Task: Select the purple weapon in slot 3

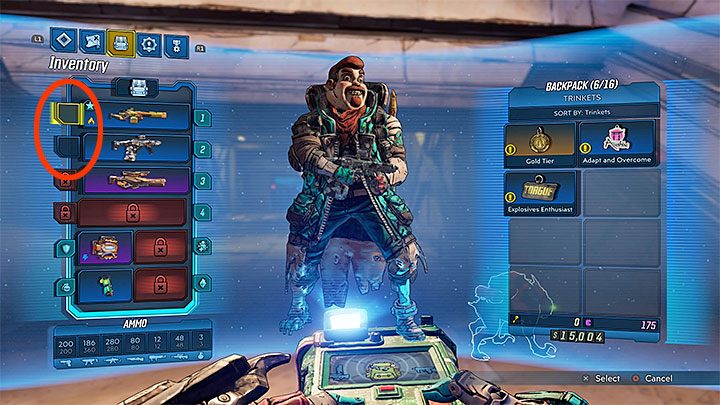Action: pyautogui.click(x=136, y=180)
